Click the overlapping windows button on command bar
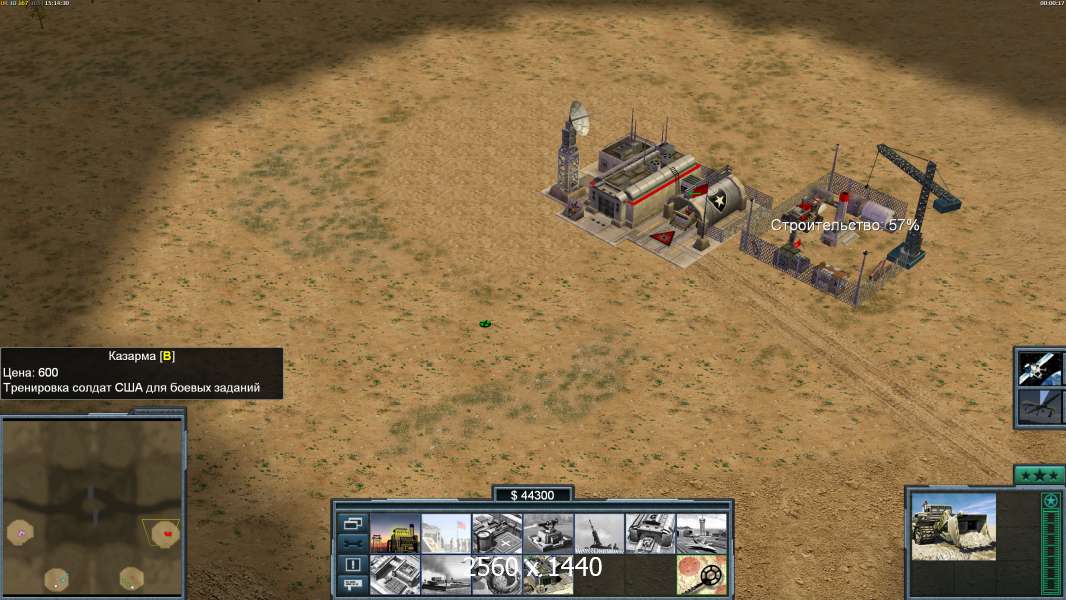The image size is (1066, 600). [x=352, y=523]
